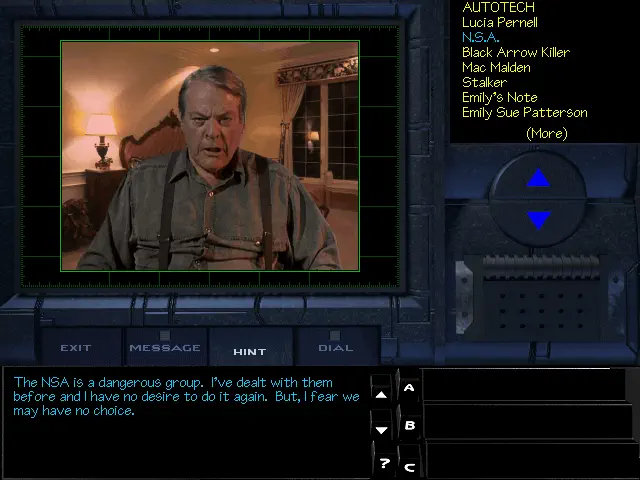640x480 pixels.
Task: Activate the HINT button
Action: point(249,351)
